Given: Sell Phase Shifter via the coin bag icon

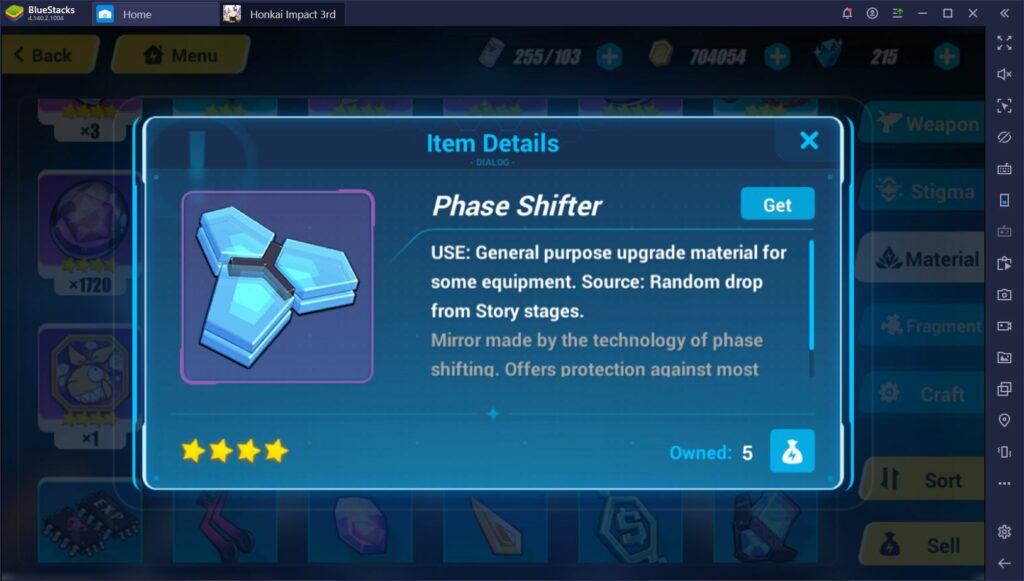Looking at the screenshot, I should coord(791,452).
